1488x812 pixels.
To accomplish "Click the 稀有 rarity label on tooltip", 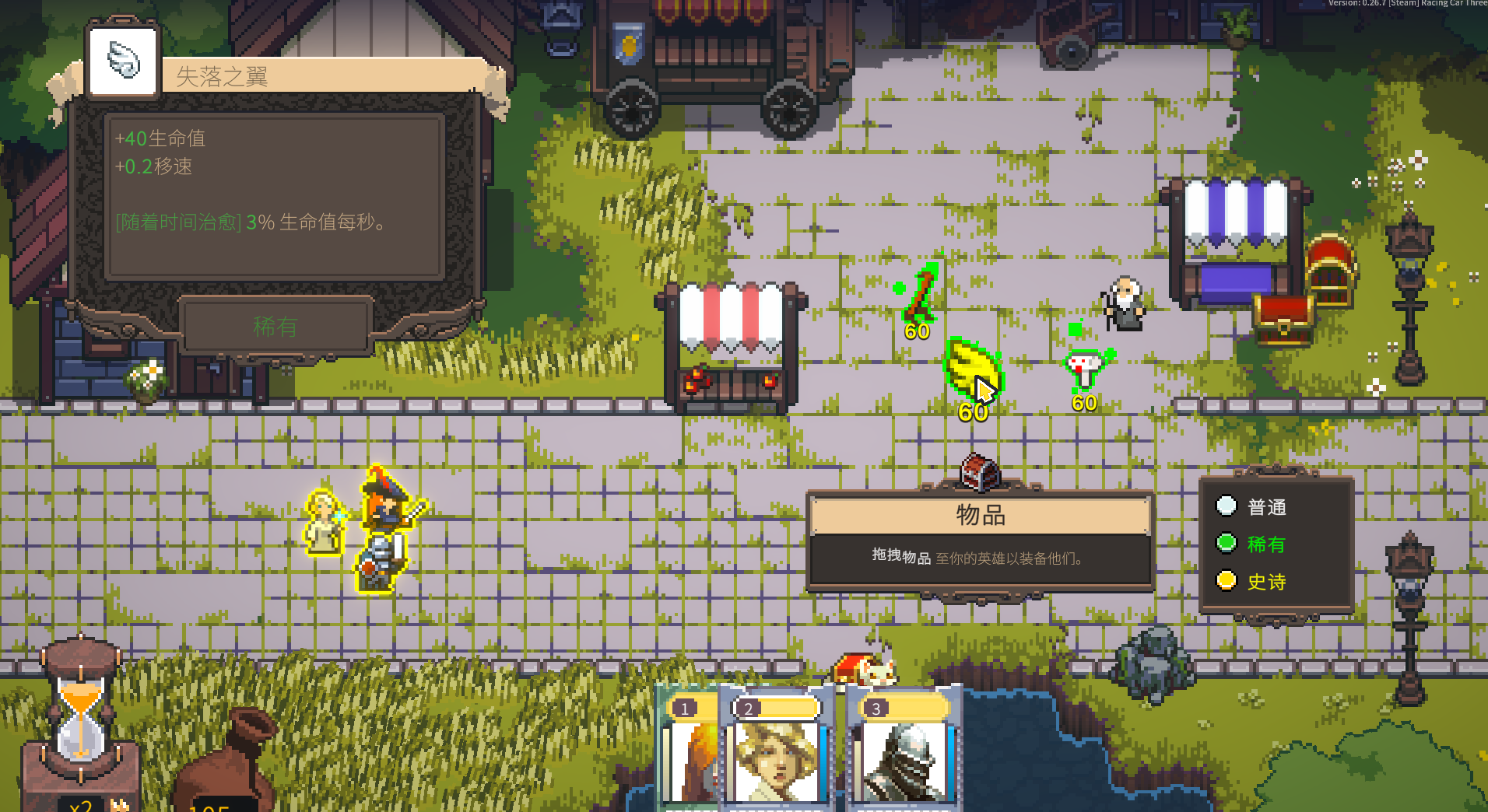I will pyautogui.click(x=275, y=327).
